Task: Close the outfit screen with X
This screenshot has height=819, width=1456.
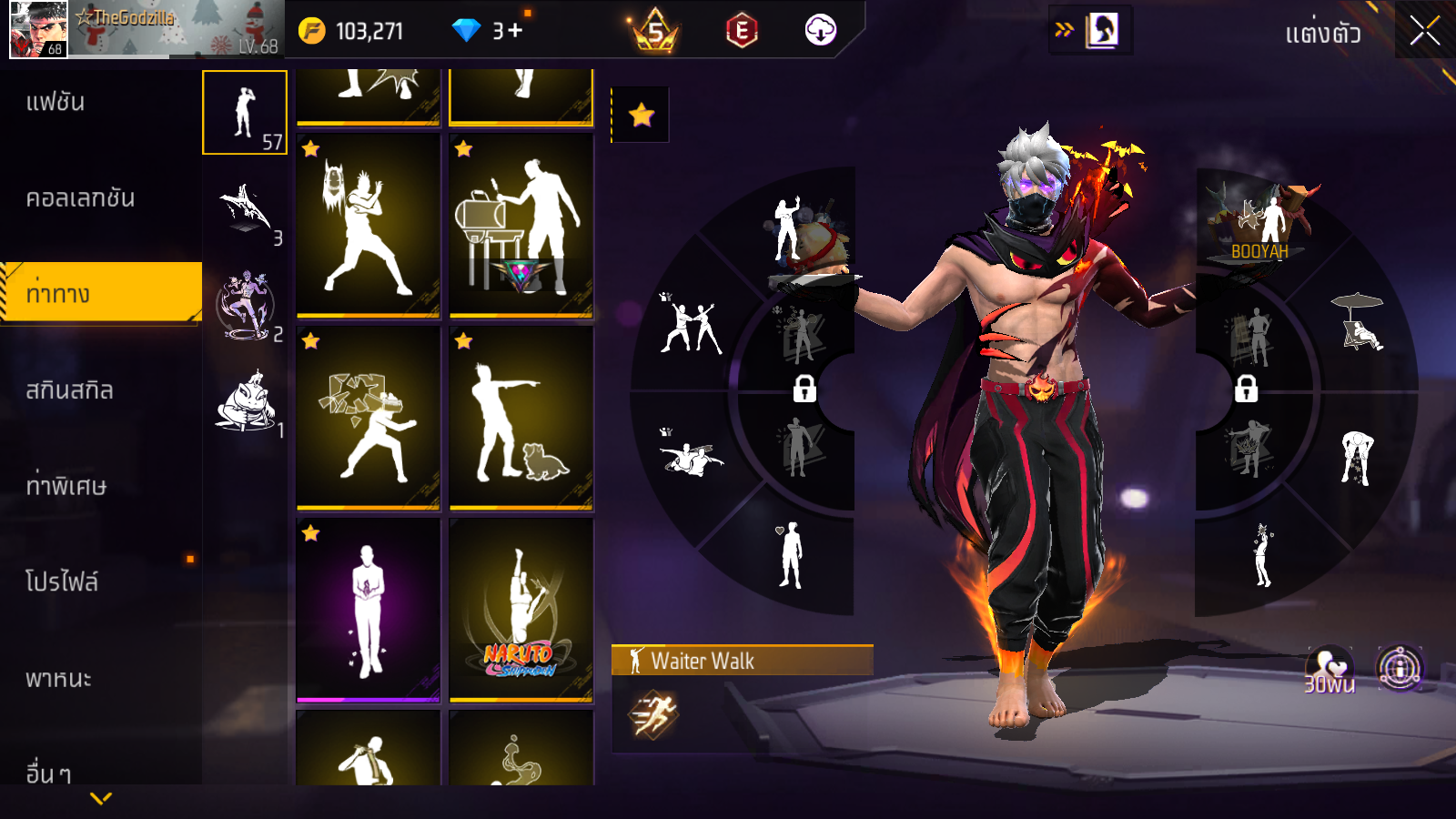Action: tap(1424, 31)
